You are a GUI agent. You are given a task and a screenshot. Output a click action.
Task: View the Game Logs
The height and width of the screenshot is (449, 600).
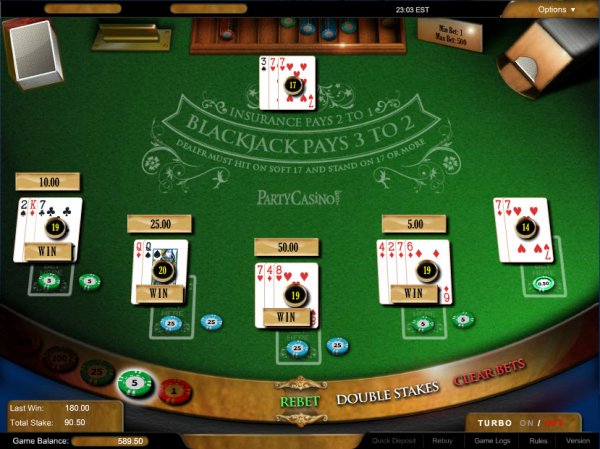(x=491, y=440)
